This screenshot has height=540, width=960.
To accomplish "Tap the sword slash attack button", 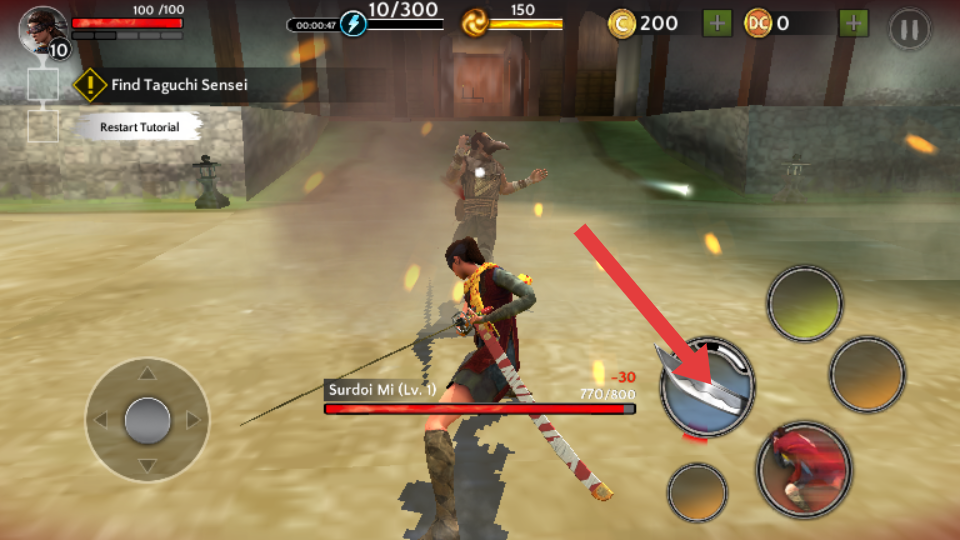I will pyautogui.click(x=707, y=388).
